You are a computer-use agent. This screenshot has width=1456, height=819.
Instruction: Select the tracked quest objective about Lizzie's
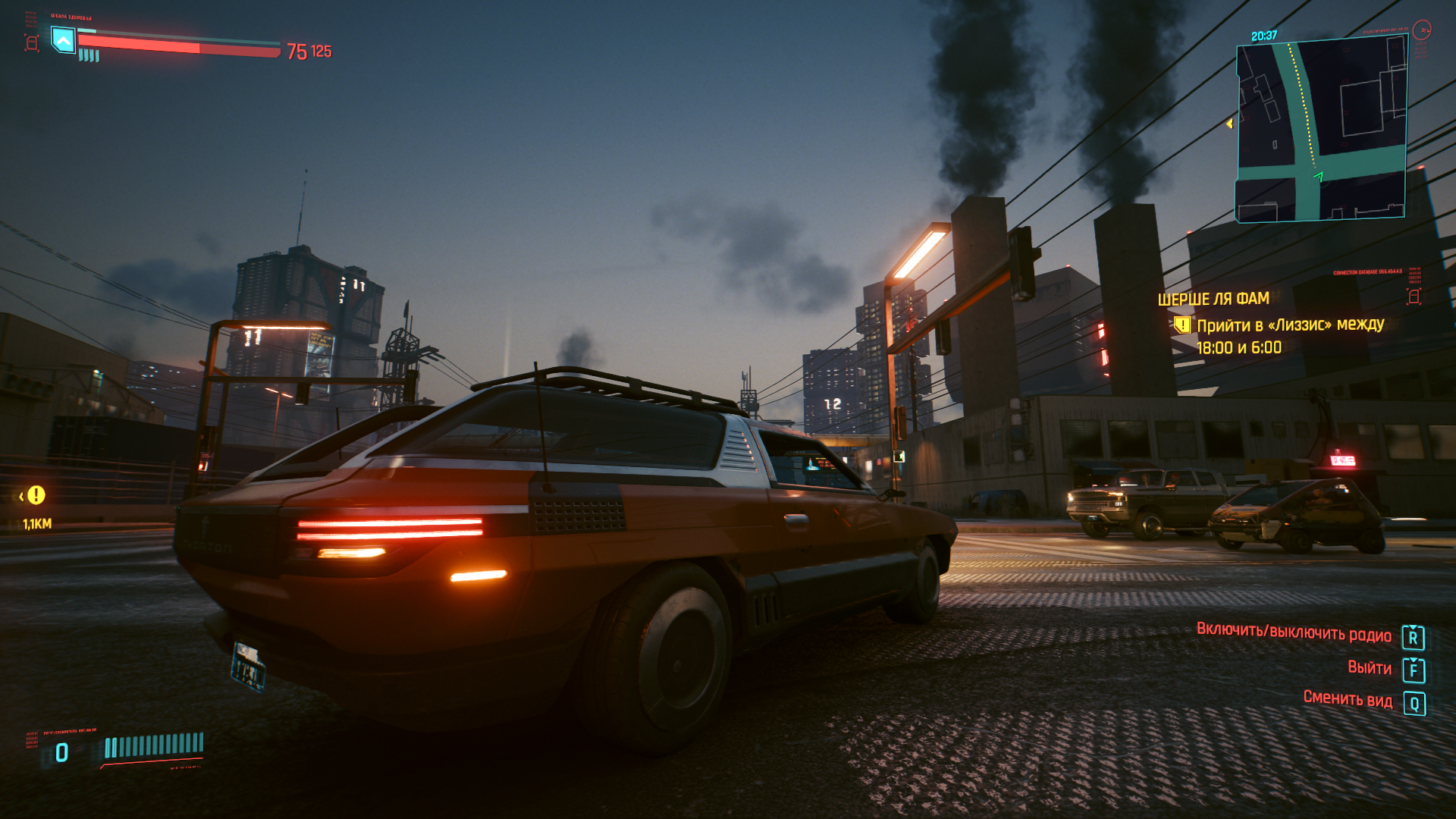(1290, 336)
